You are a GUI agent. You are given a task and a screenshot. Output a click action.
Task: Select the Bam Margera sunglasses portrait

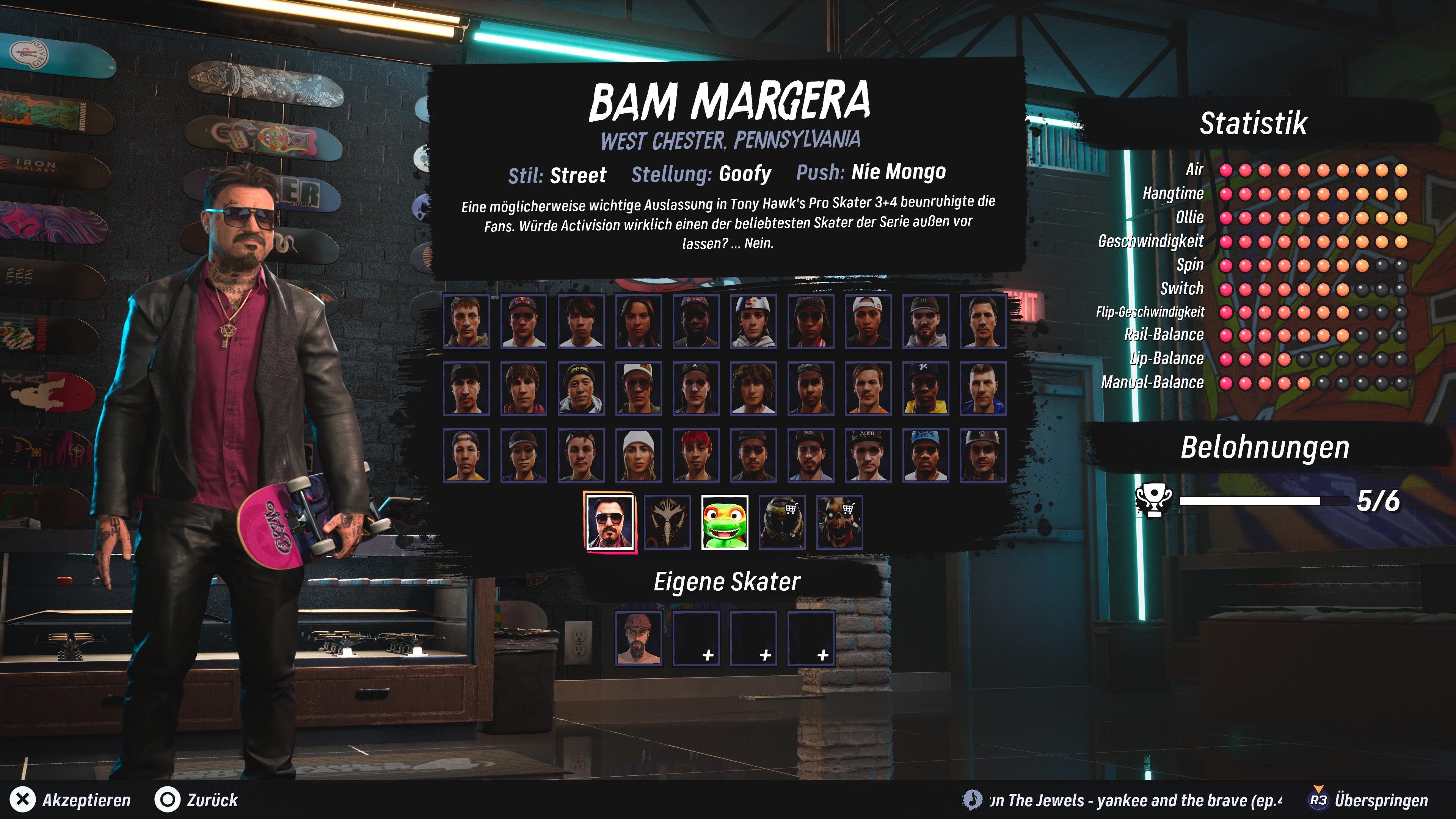coord(609,522)
